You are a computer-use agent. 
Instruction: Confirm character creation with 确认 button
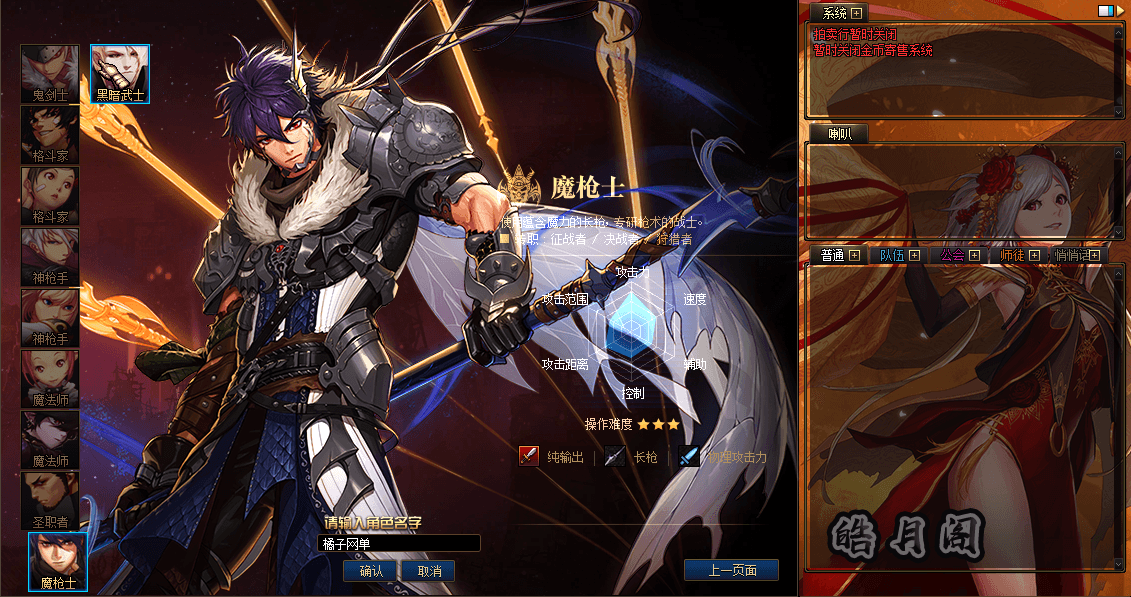[x=371, y=571]
